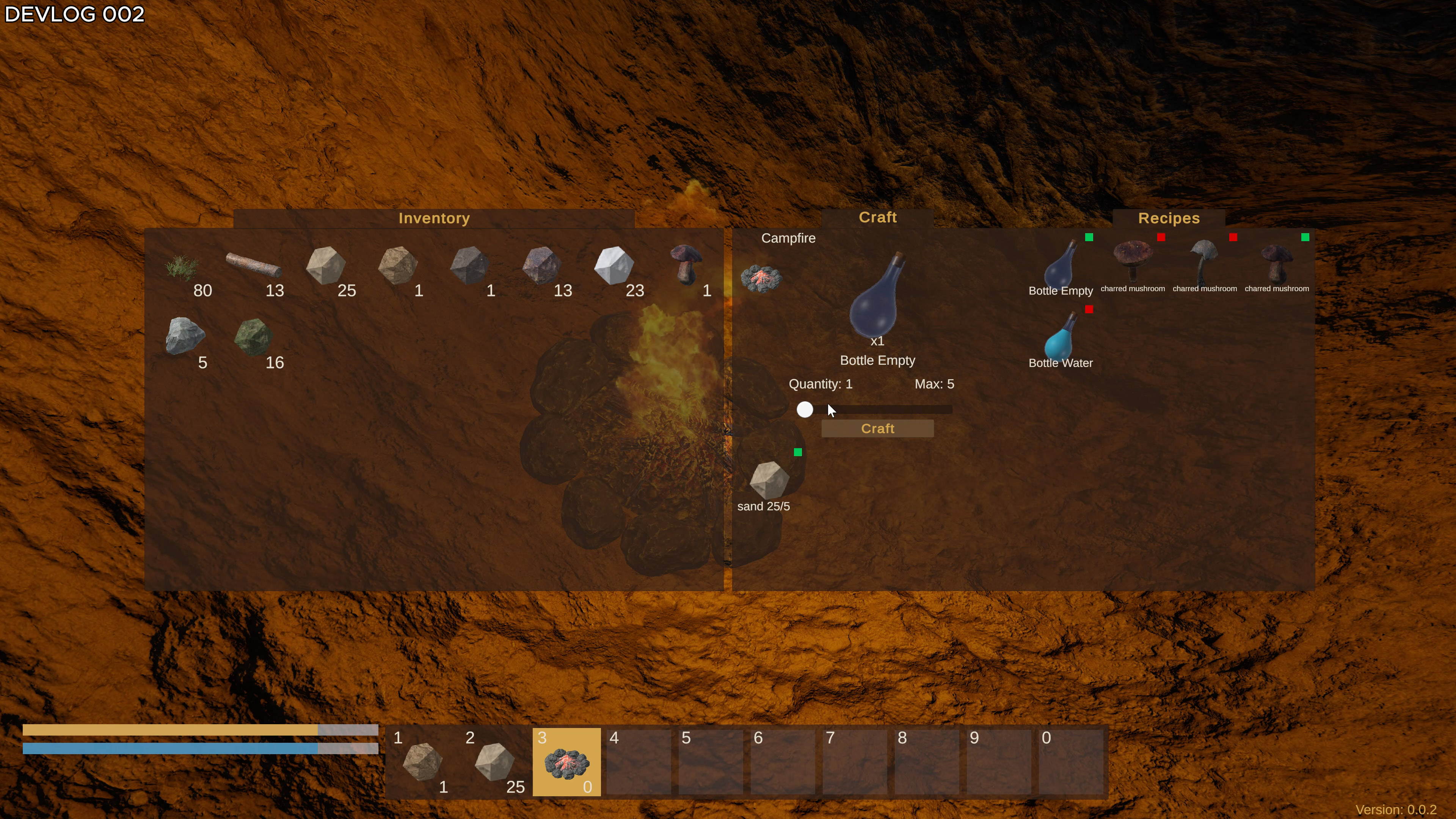This screenshot has width=1456, height=819.
Task: Click the sand ingredient in the craft panel
Action: pyautogui.click(x=769, y=480)
